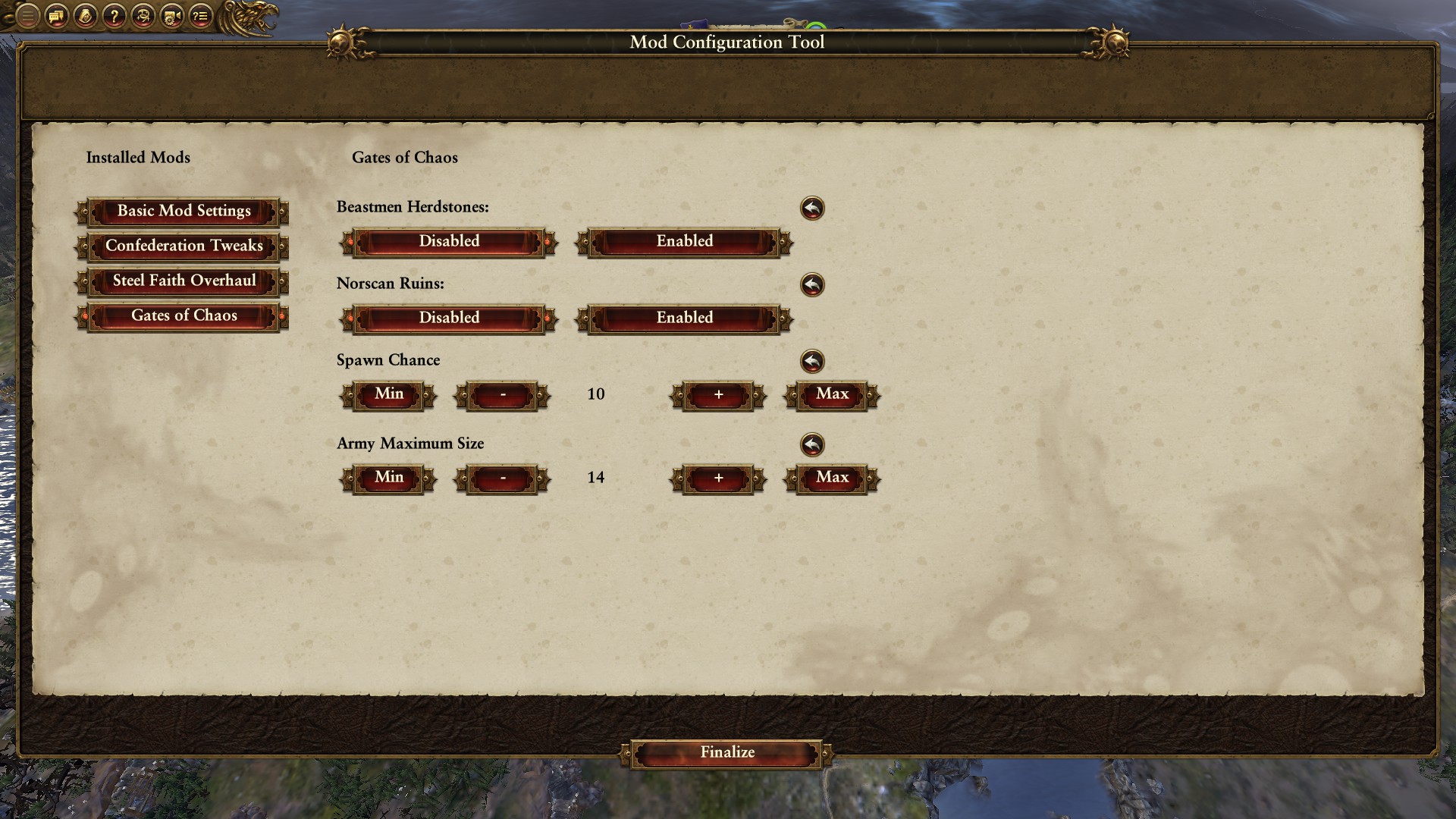
Task: Open the Basic Mod Settings section
Action: 183,212
